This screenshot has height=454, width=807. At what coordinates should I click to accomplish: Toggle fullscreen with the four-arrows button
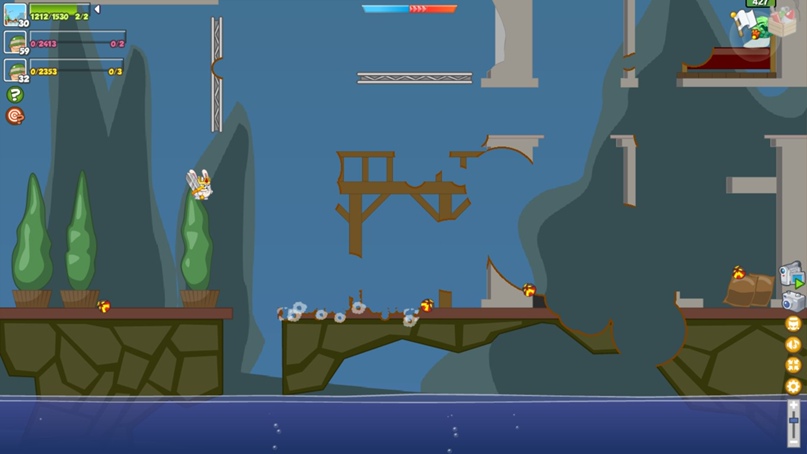(x=793, y=365)
